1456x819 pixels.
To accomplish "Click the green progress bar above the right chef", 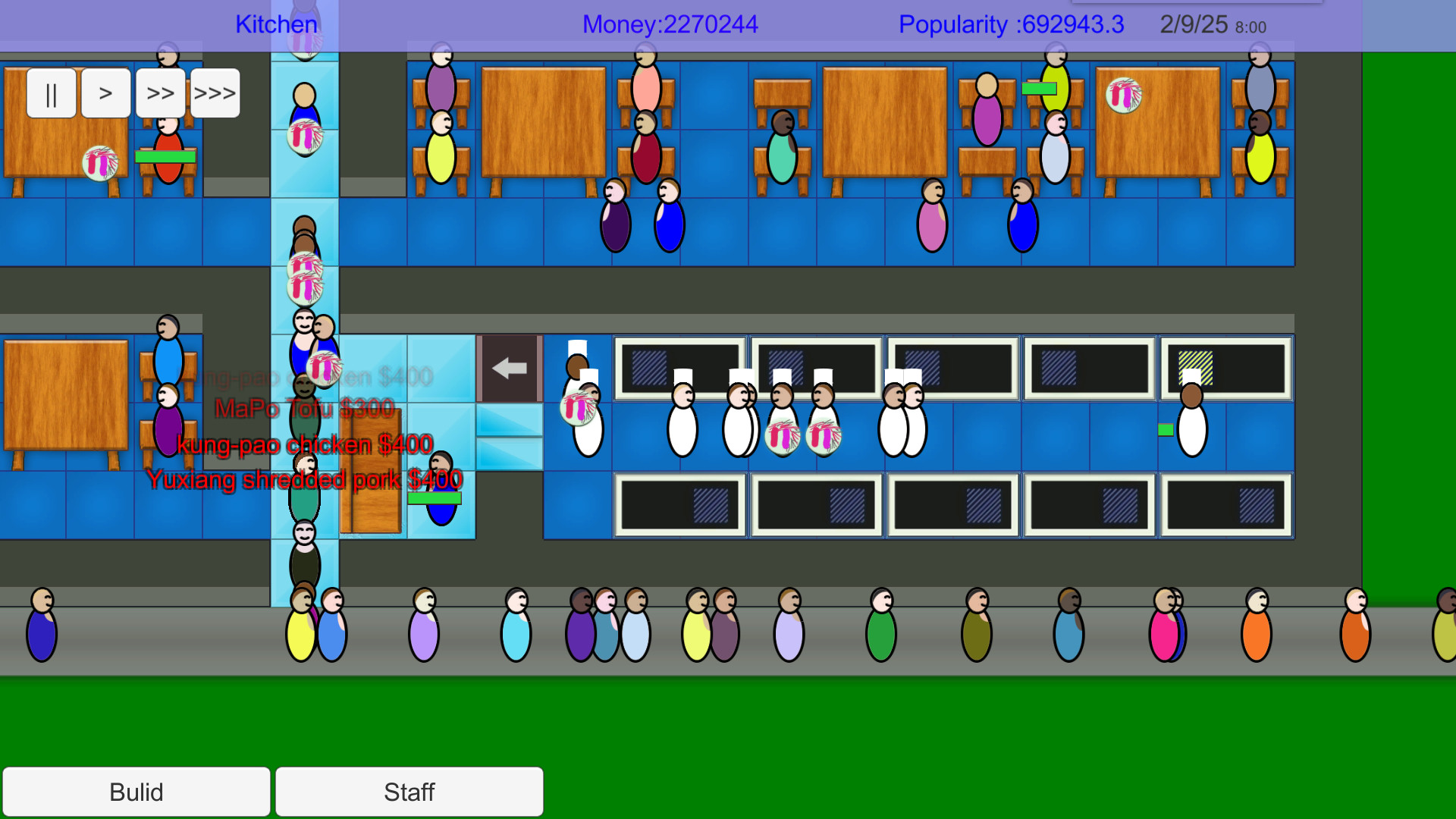I will (x=1166, y=428).
